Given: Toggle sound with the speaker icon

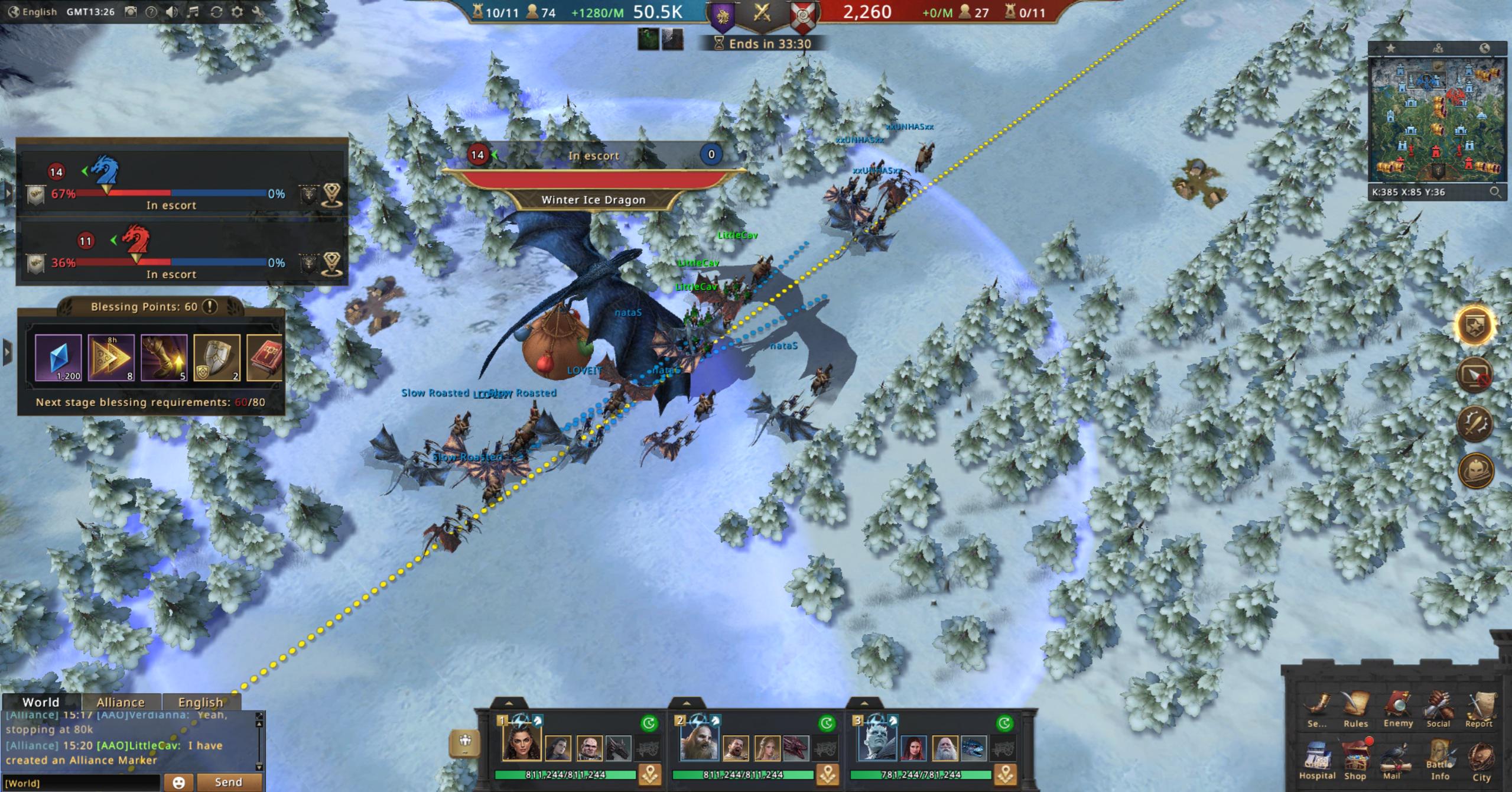Looking at the screenshot, I should pyautogui.click(x=171, y=12).
